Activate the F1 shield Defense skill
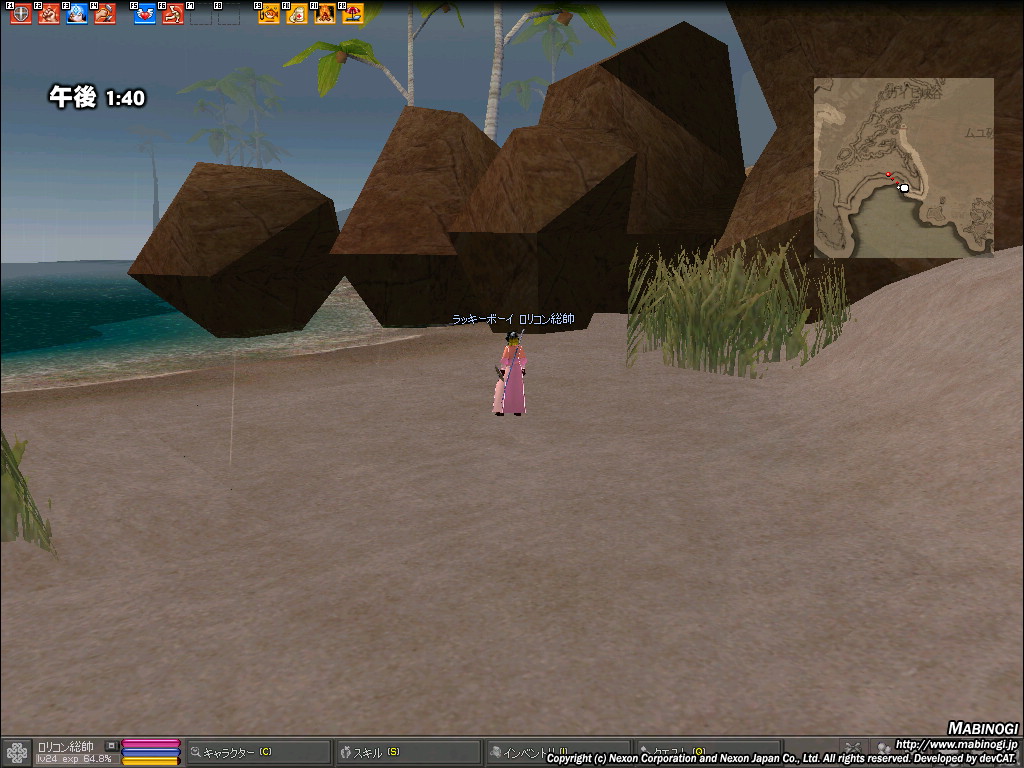This screenshot has width=1024, height=768. point(20,14)
